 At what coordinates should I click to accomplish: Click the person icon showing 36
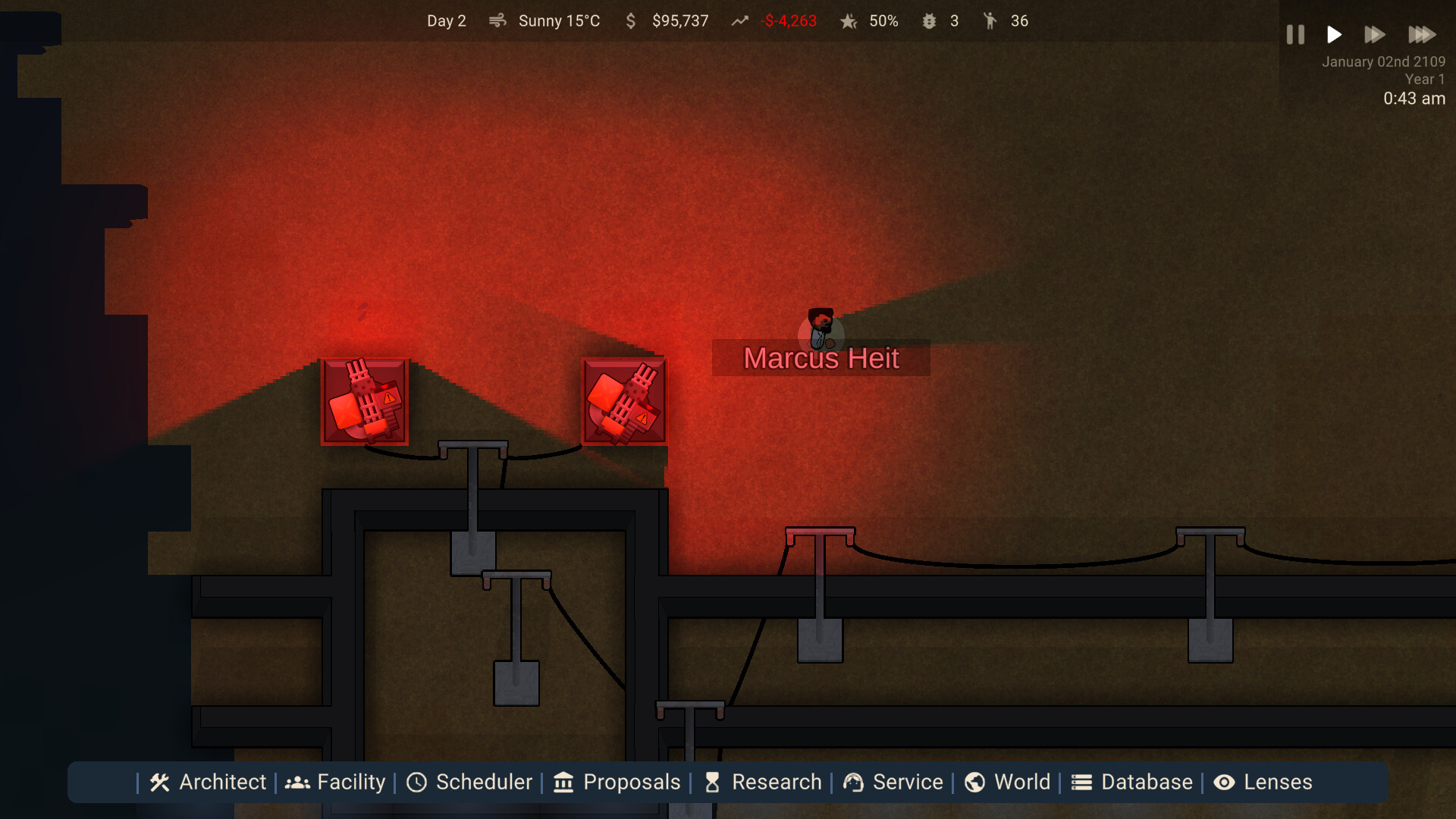(990, 20)
